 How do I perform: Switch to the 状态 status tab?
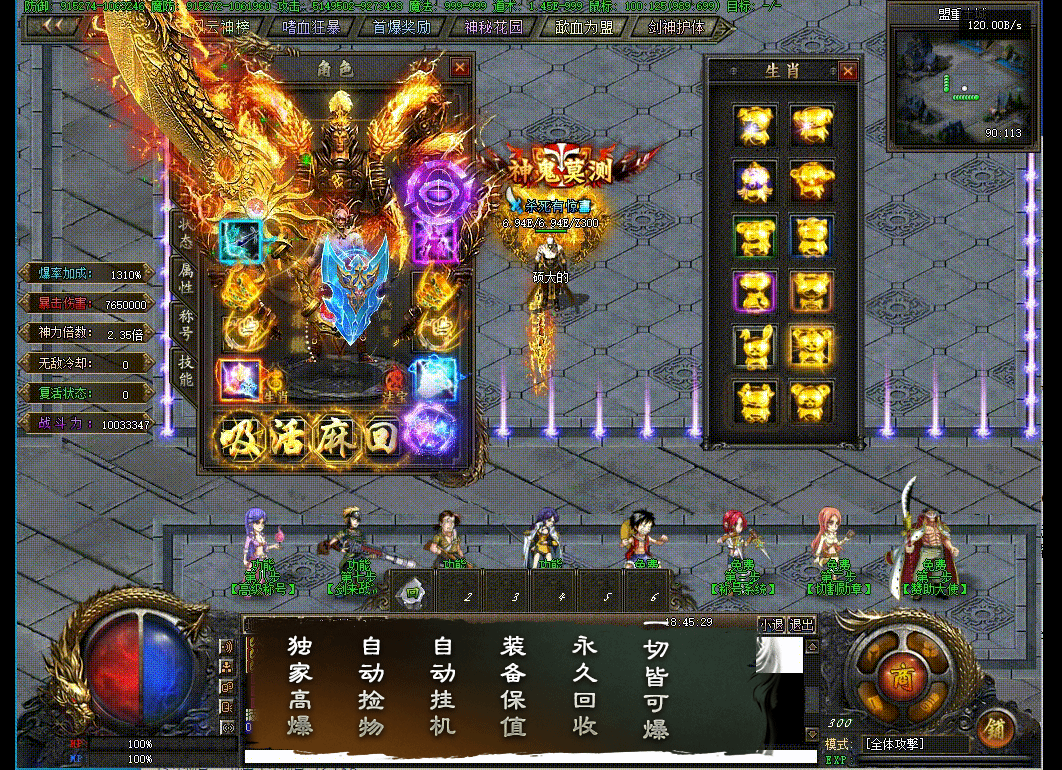186,231
